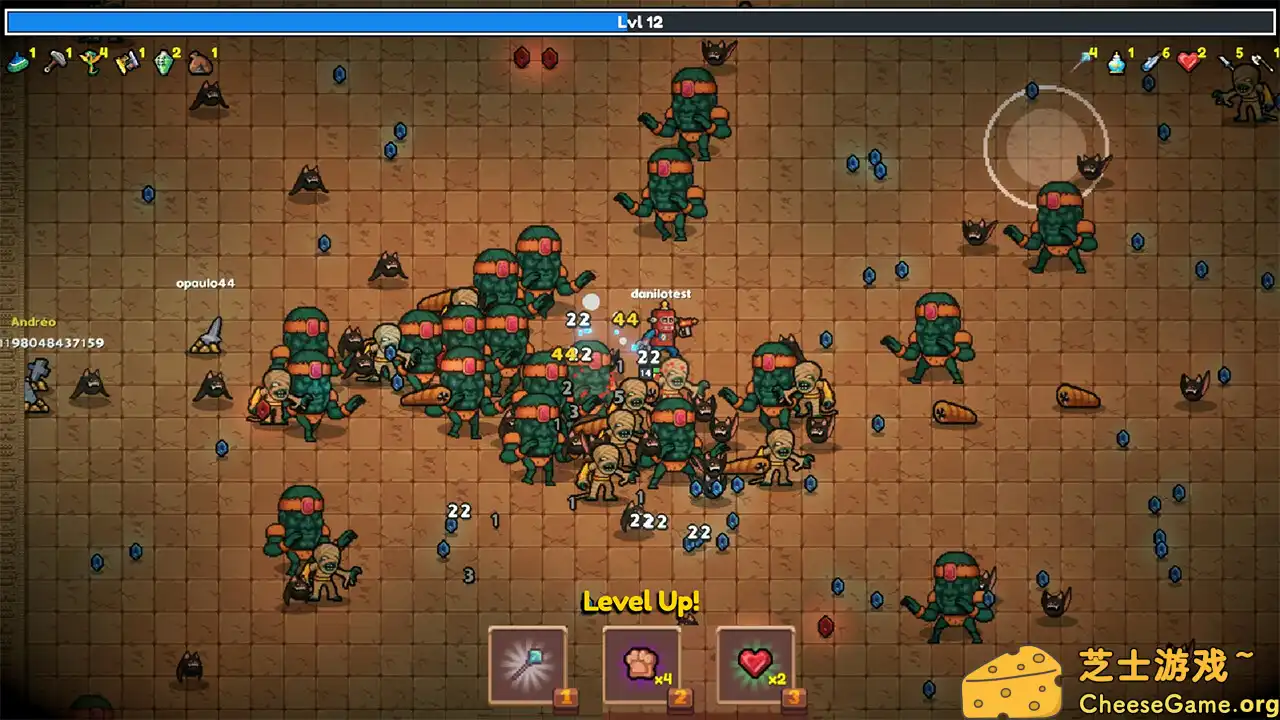Click the hammer item icon
The width and height of the screenshot is (1280, 720).
click(x=54, y=63)
